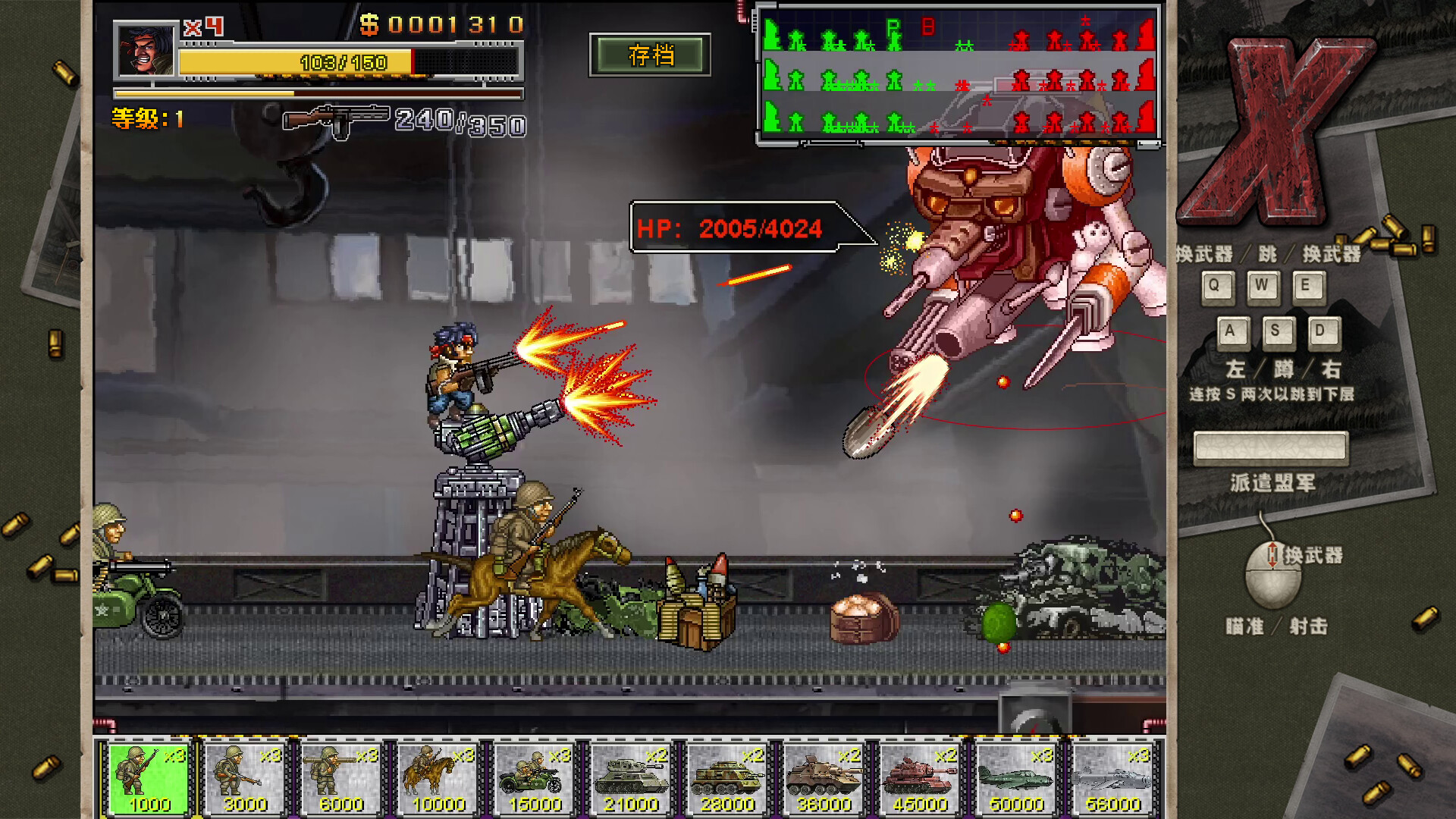Viewport: 1456px width, 819px height.
Task: Click the battlefield minimap panel
Action: click(x=958, y=72)
